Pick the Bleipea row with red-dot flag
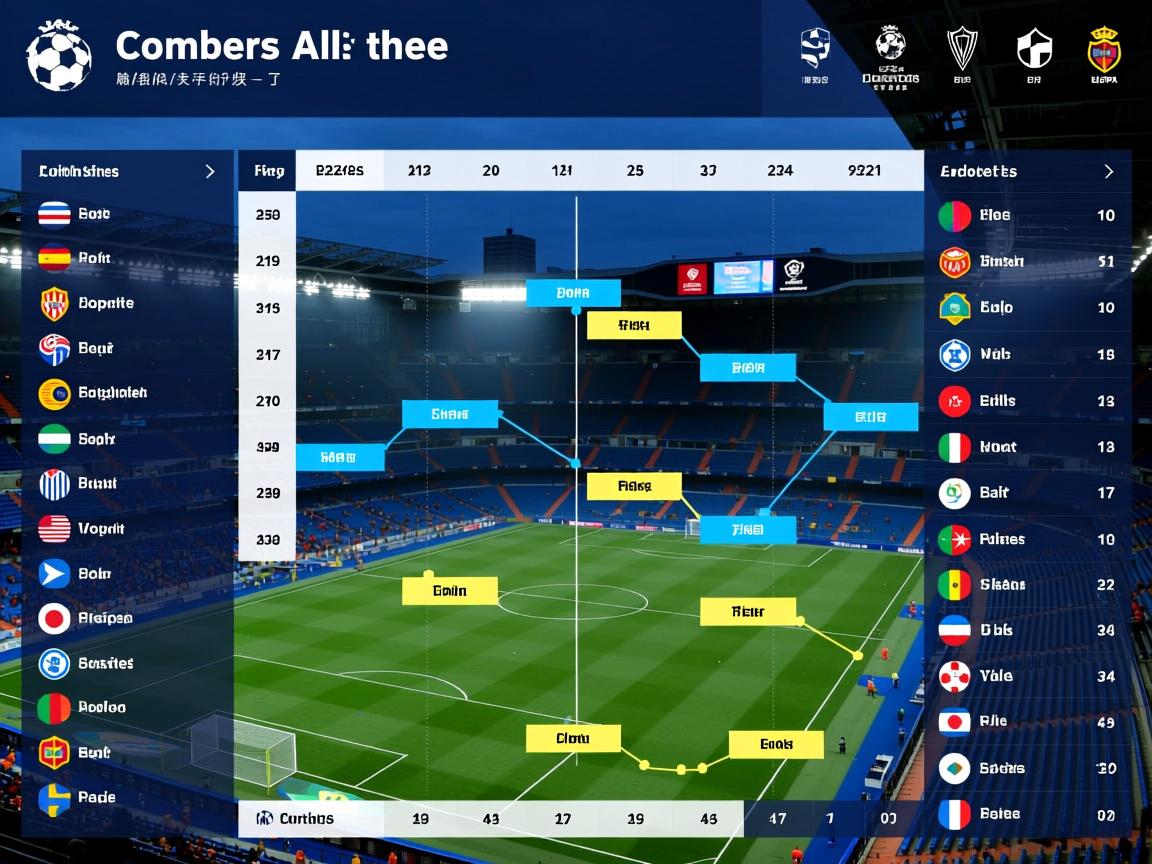Screen dimensions: 1152x864 click(x=104, y=618)
